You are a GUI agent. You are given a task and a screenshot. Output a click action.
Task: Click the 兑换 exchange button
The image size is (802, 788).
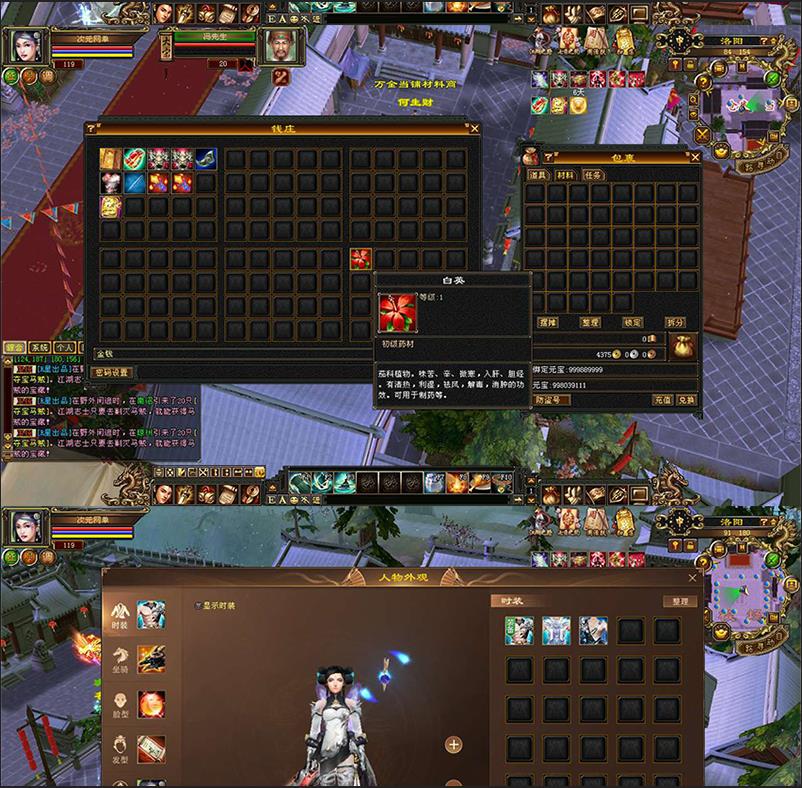point(686,399)
